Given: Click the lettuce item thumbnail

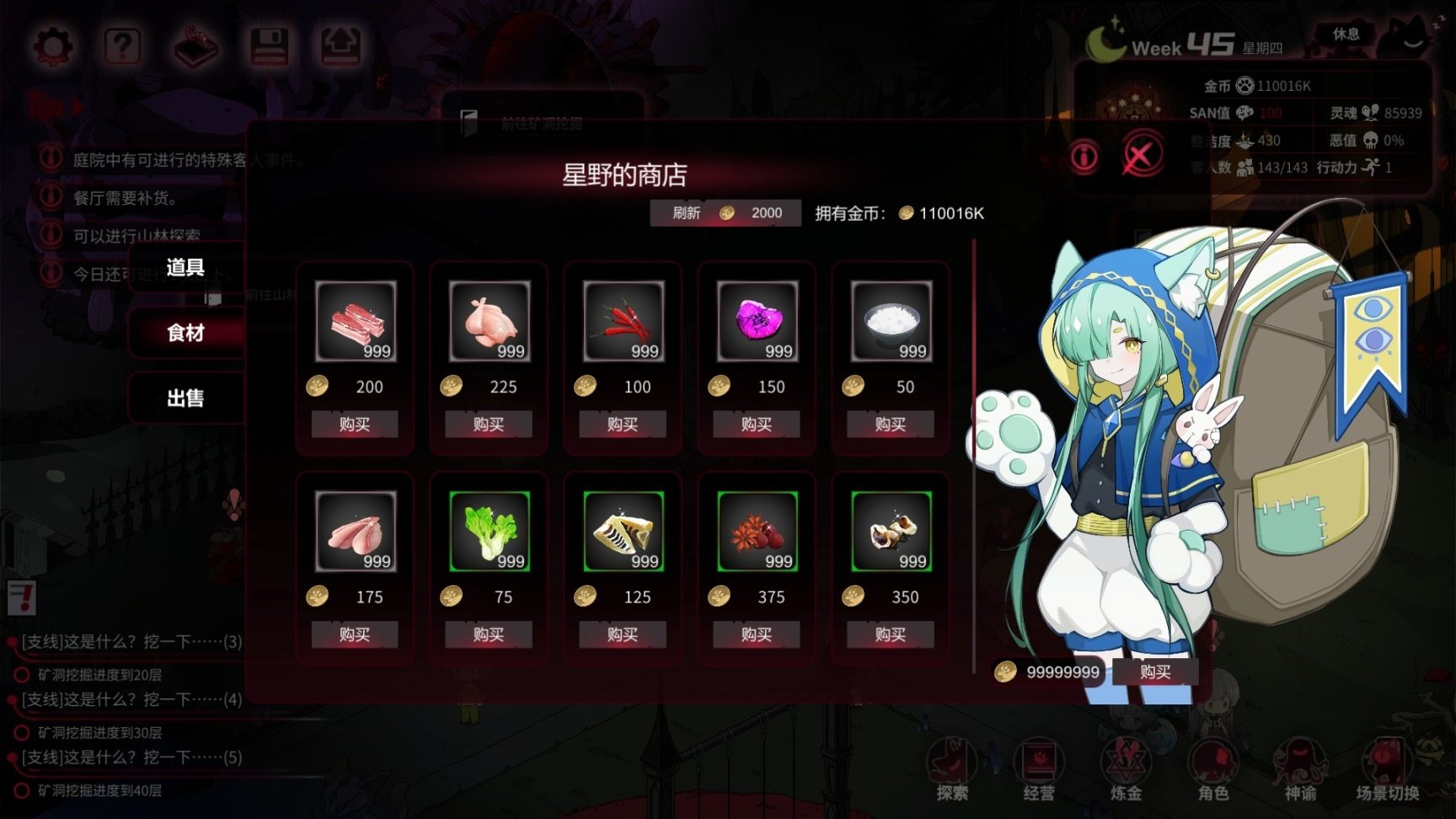Looking at the screenshot, I should [488, 531].
